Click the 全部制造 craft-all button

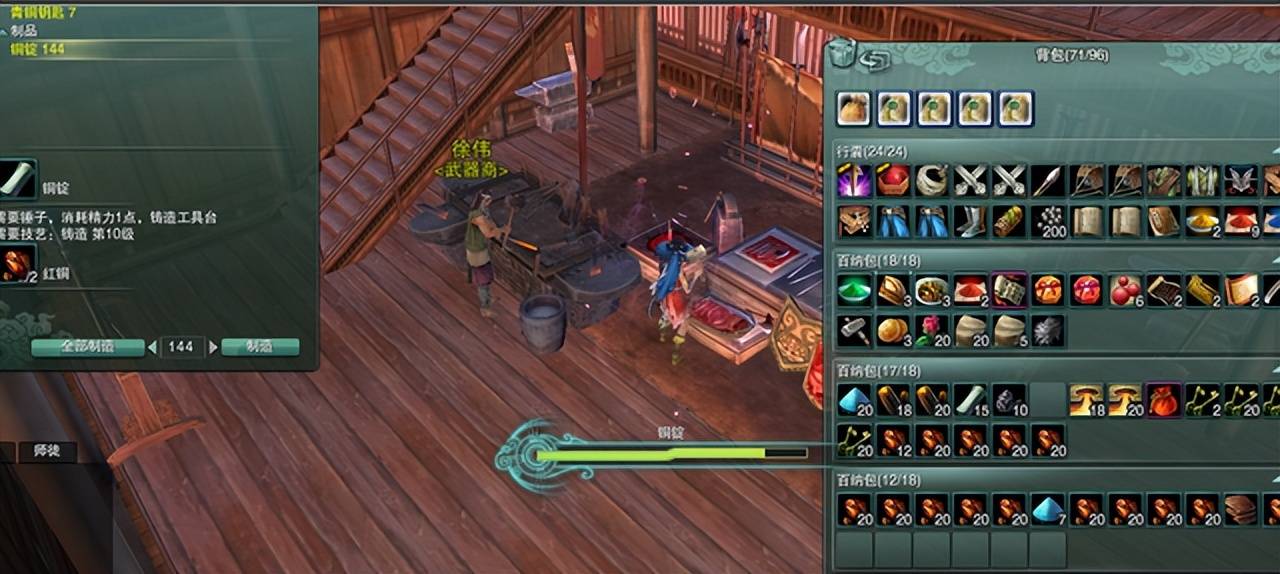pyautogui.click(x=87, y=347)
